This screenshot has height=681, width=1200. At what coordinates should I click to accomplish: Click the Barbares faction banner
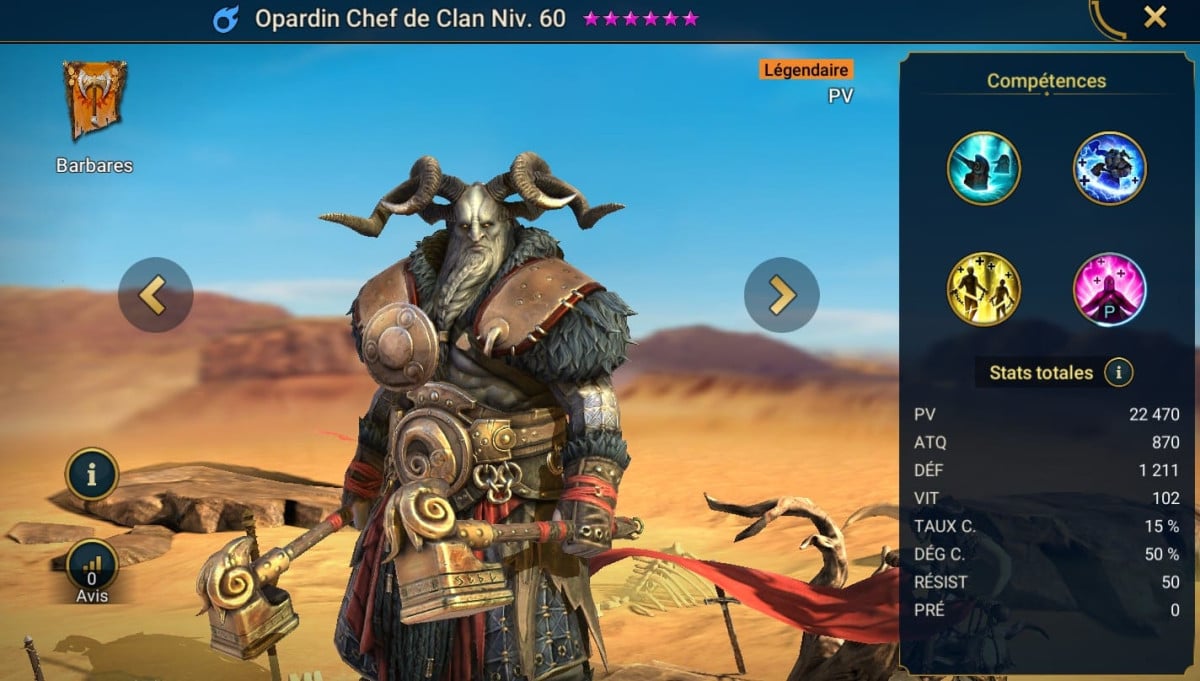point(95,100)
